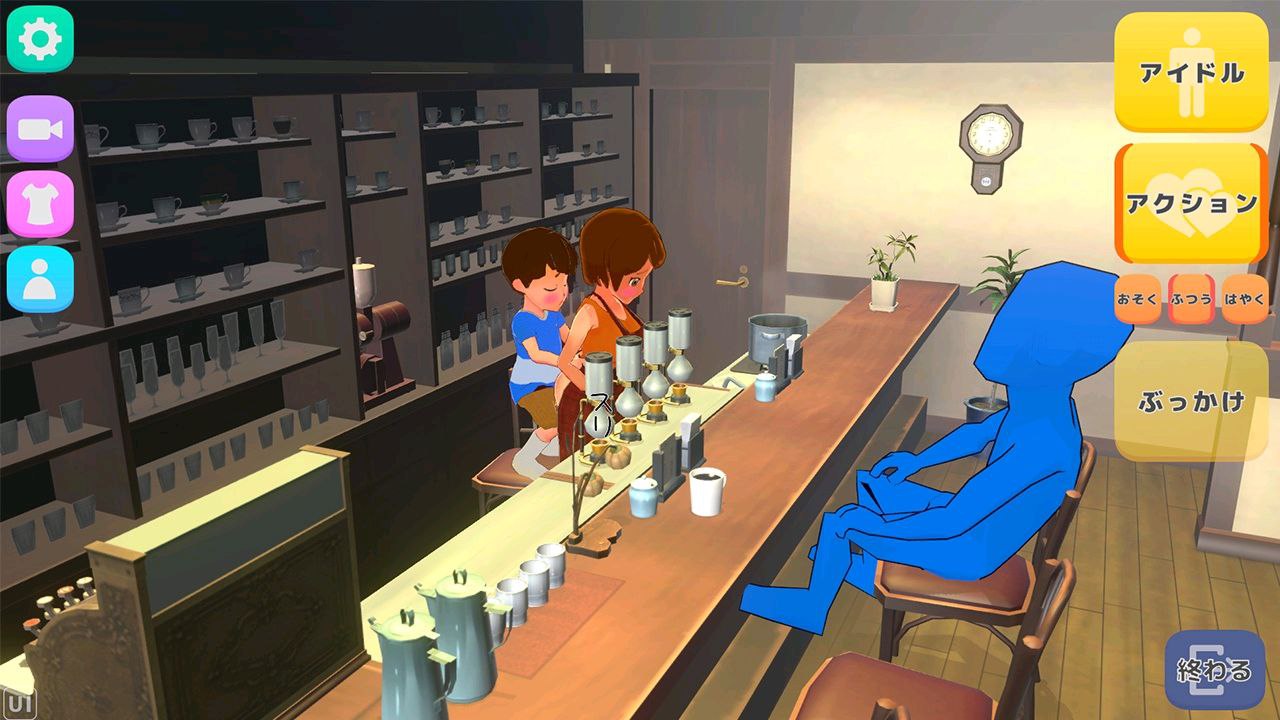Select the はやく fast speed option
Viewport: 1280px width, 720px height.
1243,298
